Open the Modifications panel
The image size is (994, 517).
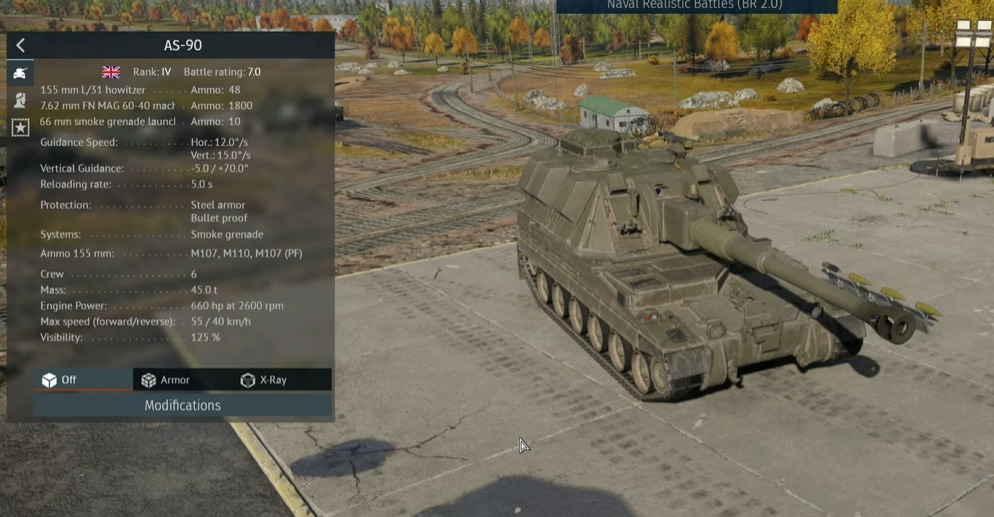183,405
